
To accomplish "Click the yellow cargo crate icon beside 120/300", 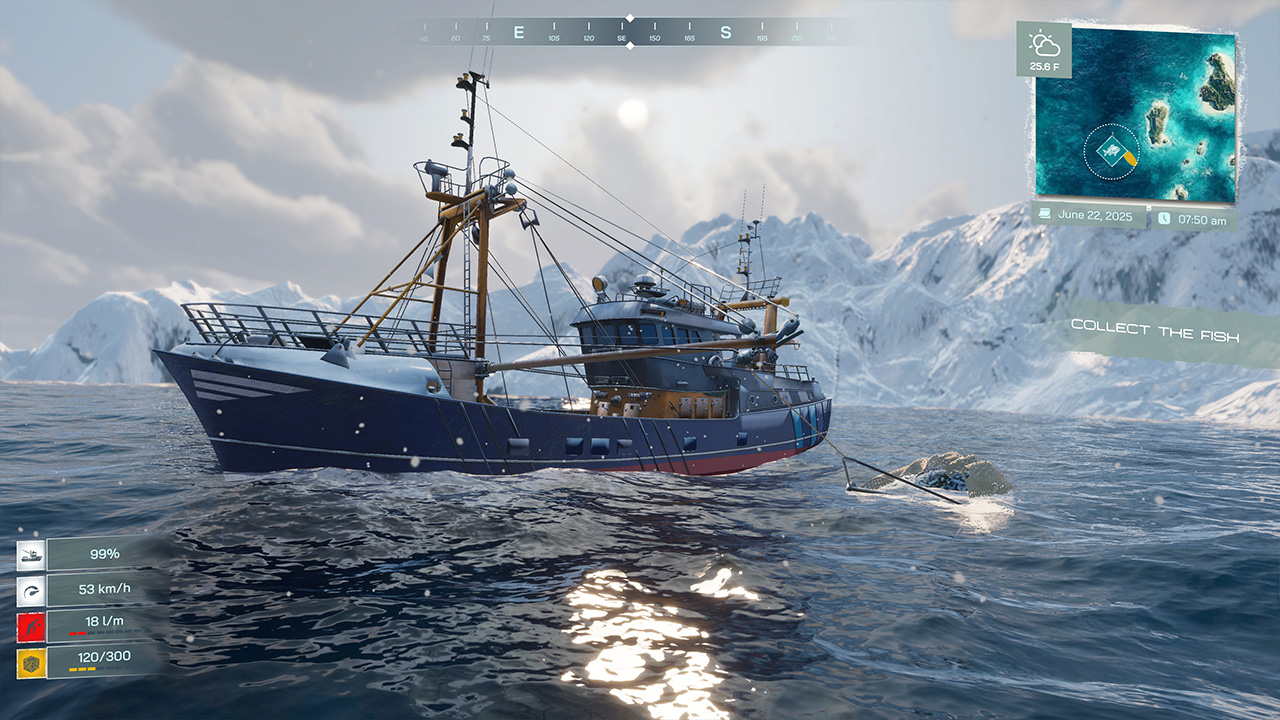I will click(29, 662).
